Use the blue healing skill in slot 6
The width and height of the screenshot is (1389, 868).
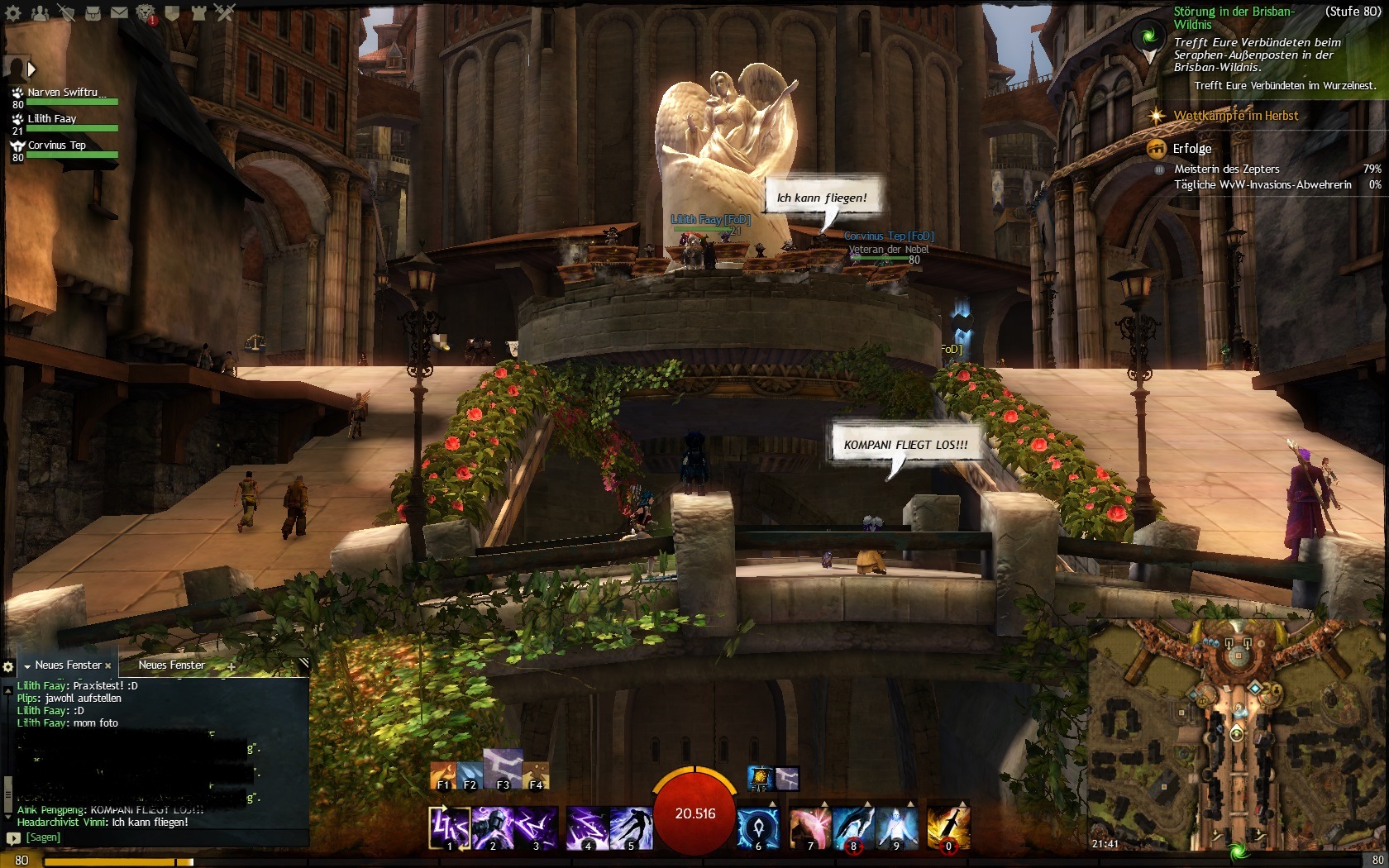tap(758, 827)
